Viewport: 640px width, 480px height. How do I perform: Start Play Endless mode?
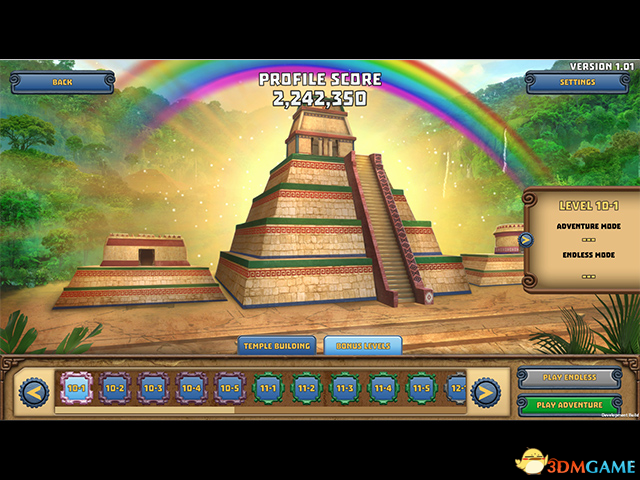point(572,377)
